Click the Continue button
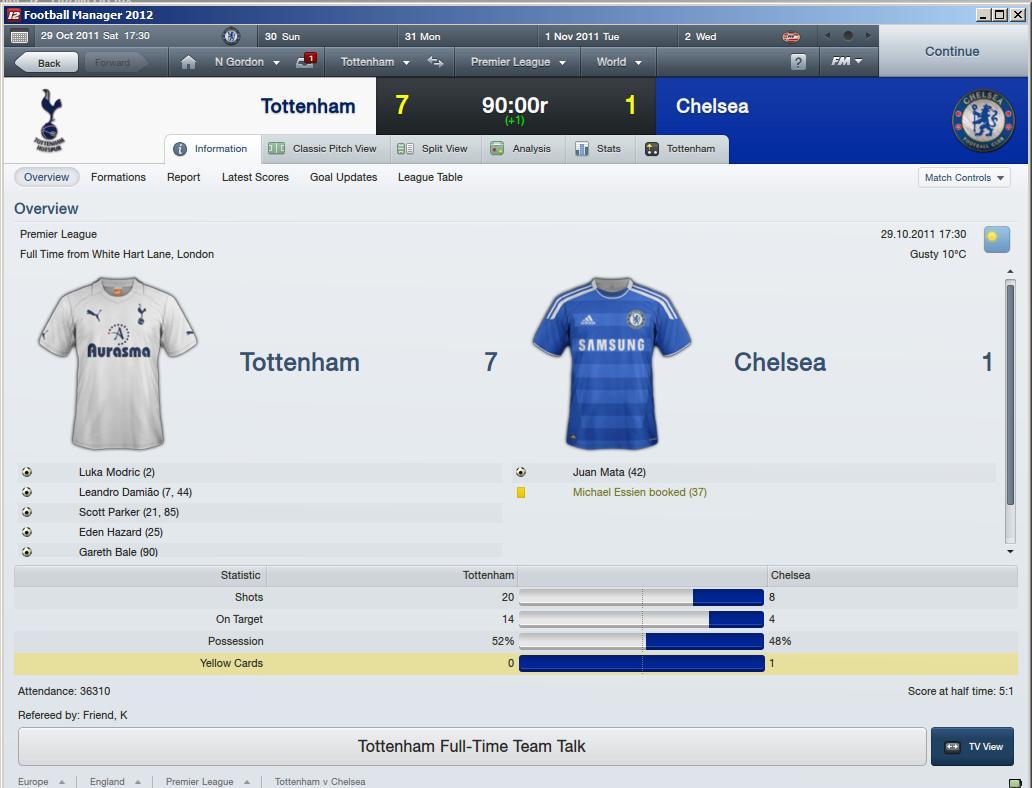Viewport: 1032px width, 788px height. pos(951,52)
